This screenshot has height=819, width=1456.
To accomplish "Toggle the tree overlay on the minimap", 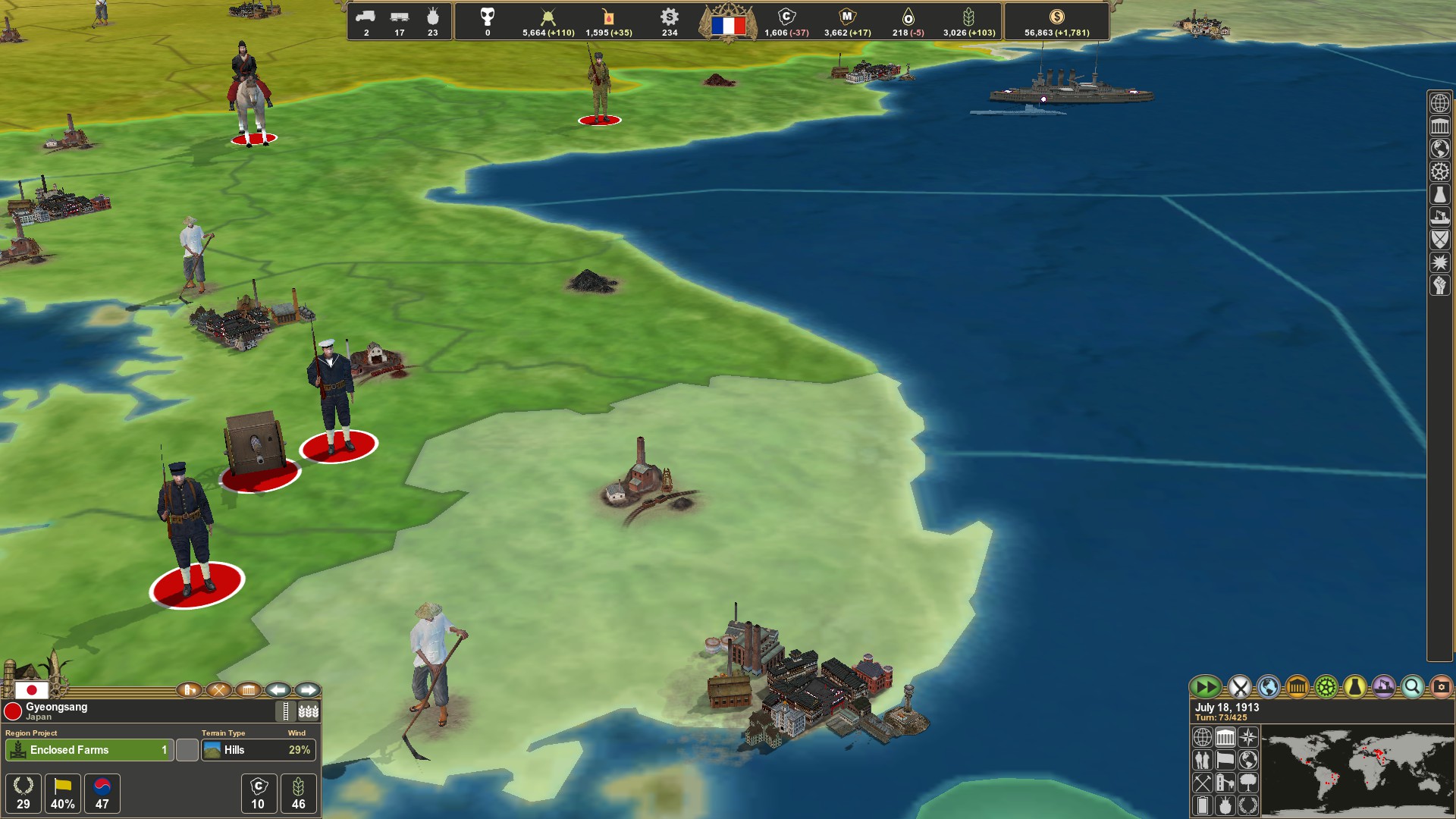I will pos(1248,783).
